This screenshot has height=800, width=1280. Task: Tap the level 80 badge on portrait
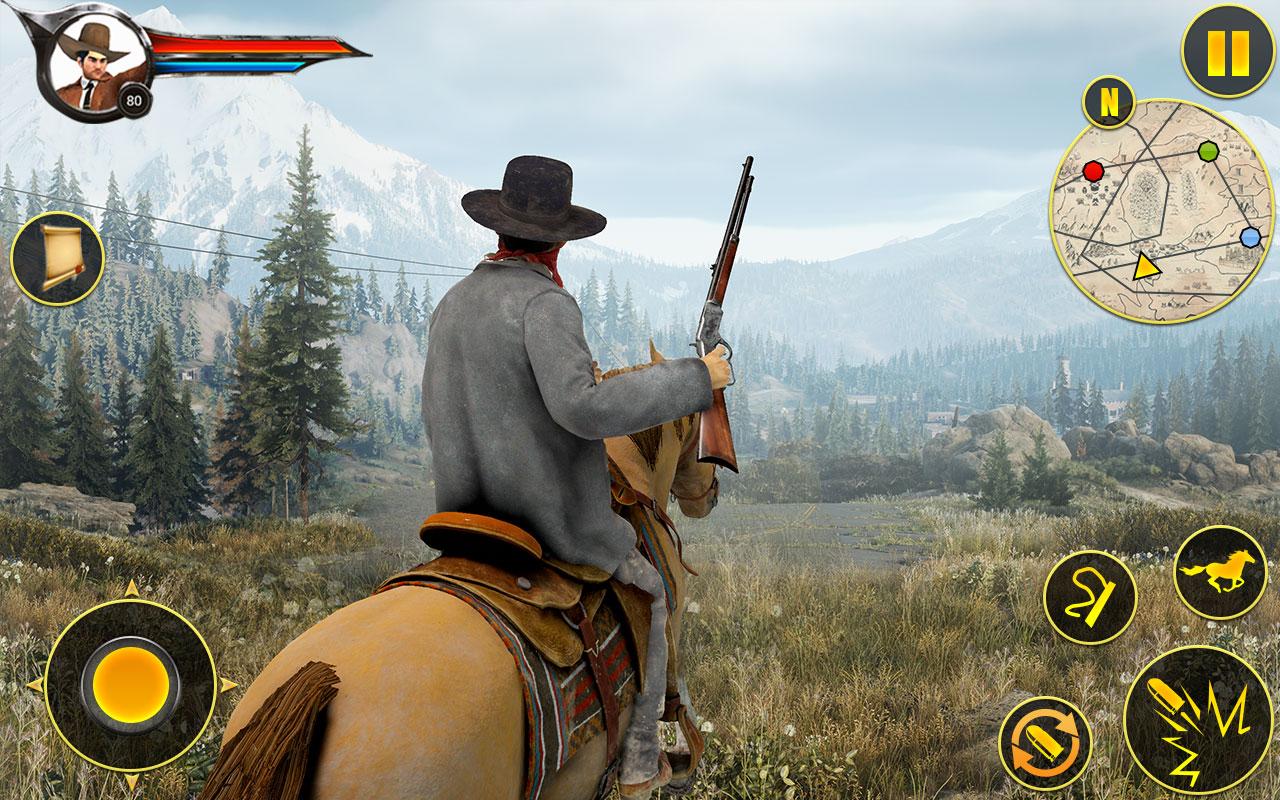[131, 101]
